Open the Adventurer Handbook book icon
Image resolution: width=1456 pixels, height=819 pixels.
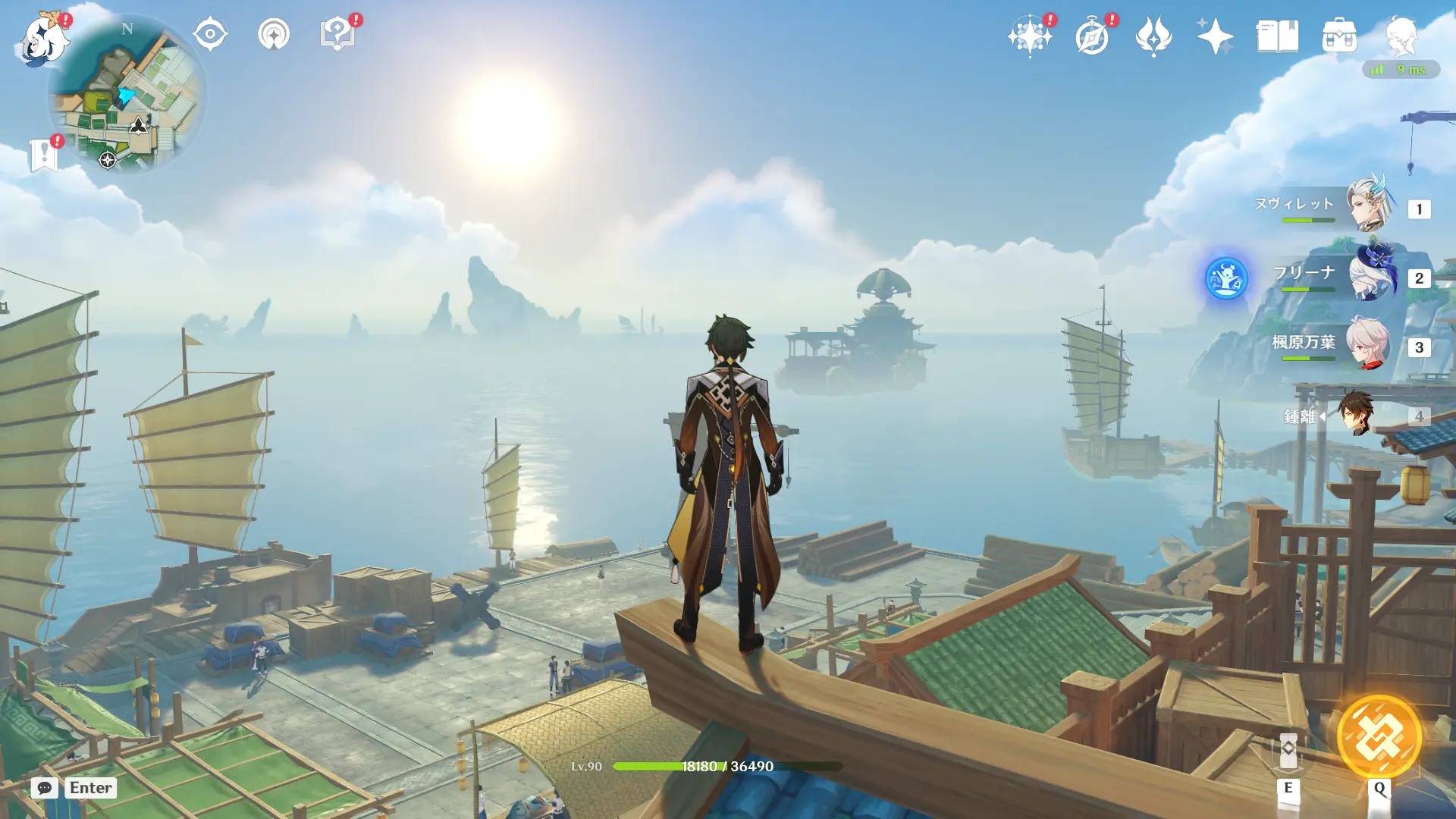1277,36
